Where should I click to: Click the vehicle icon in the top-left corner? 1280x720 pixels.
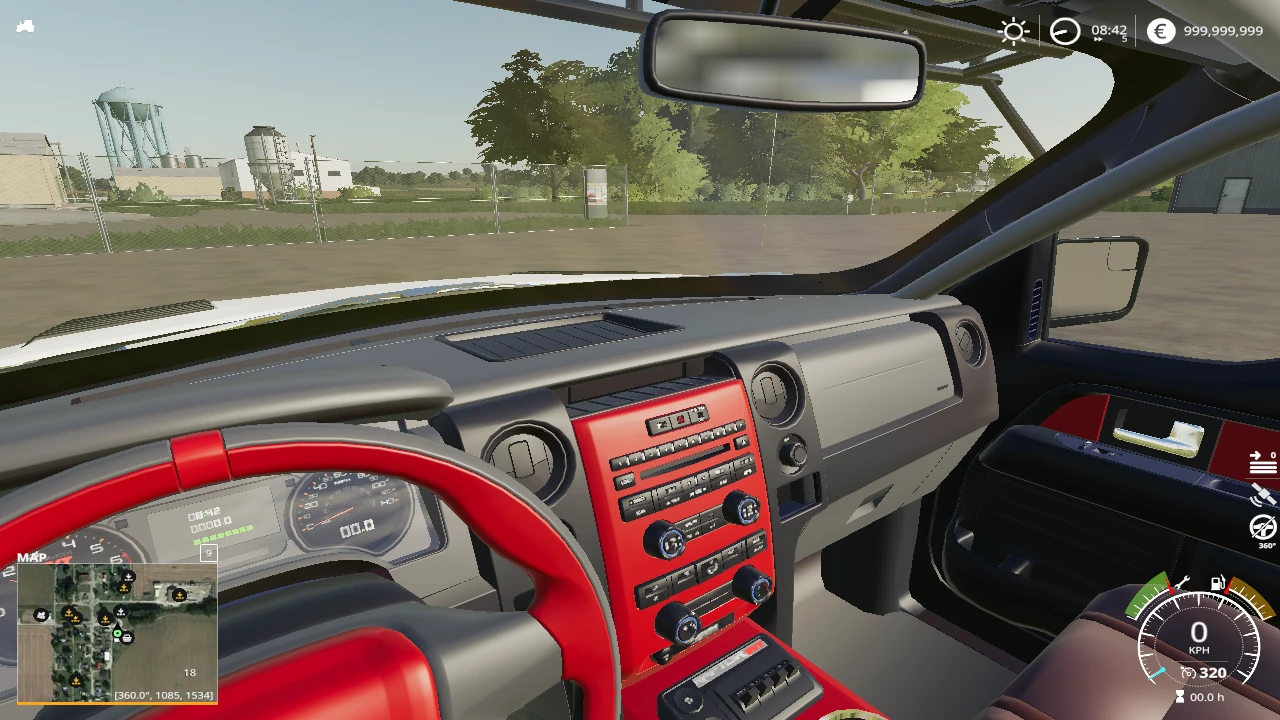(x=25, y=27)
